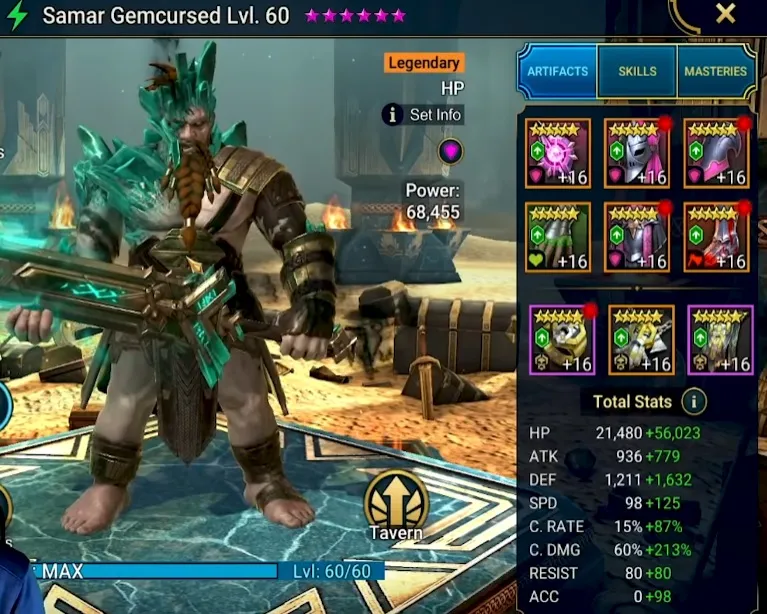The image size is (767, 614).
Task: Select the pink shield artifact slot
Action: tap(716, 153)
